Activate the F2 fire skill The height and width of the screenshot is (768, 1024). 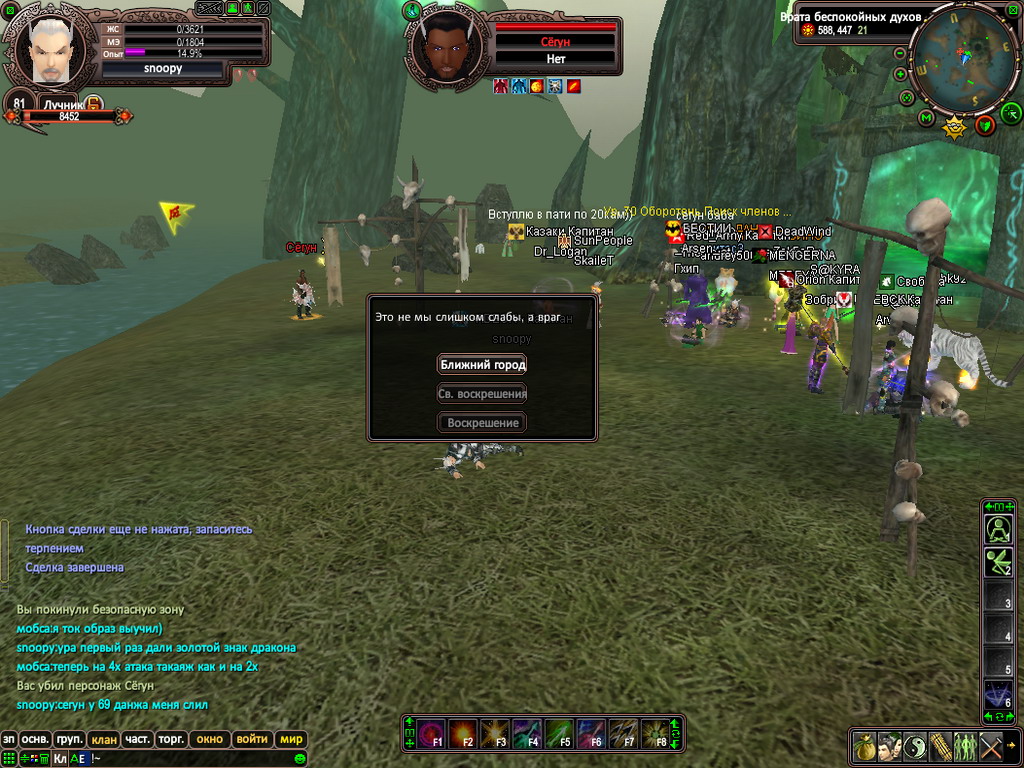(463, 733)
